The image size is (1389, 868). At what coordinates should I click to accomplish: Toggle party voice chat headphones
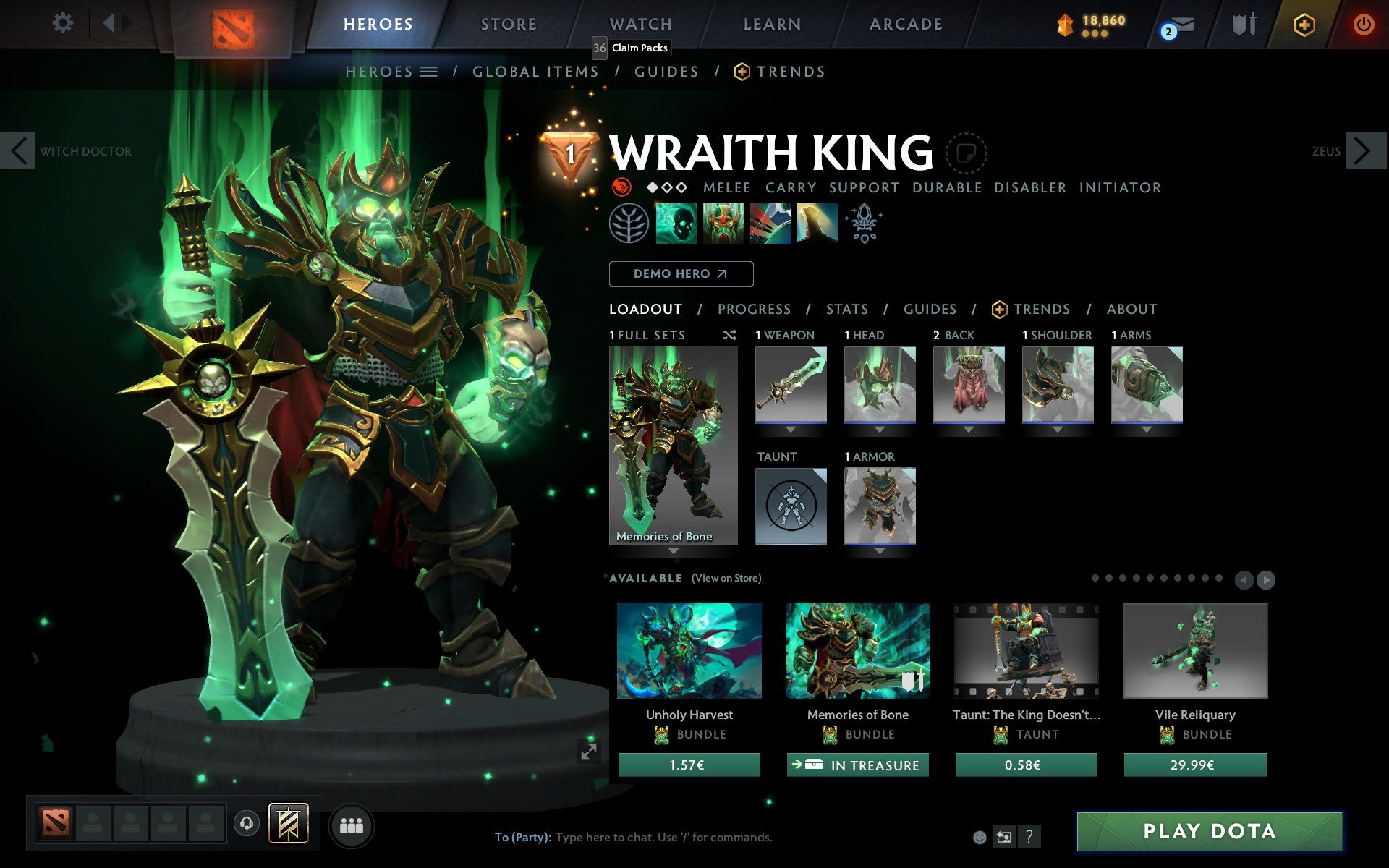(x=248, y=822)
